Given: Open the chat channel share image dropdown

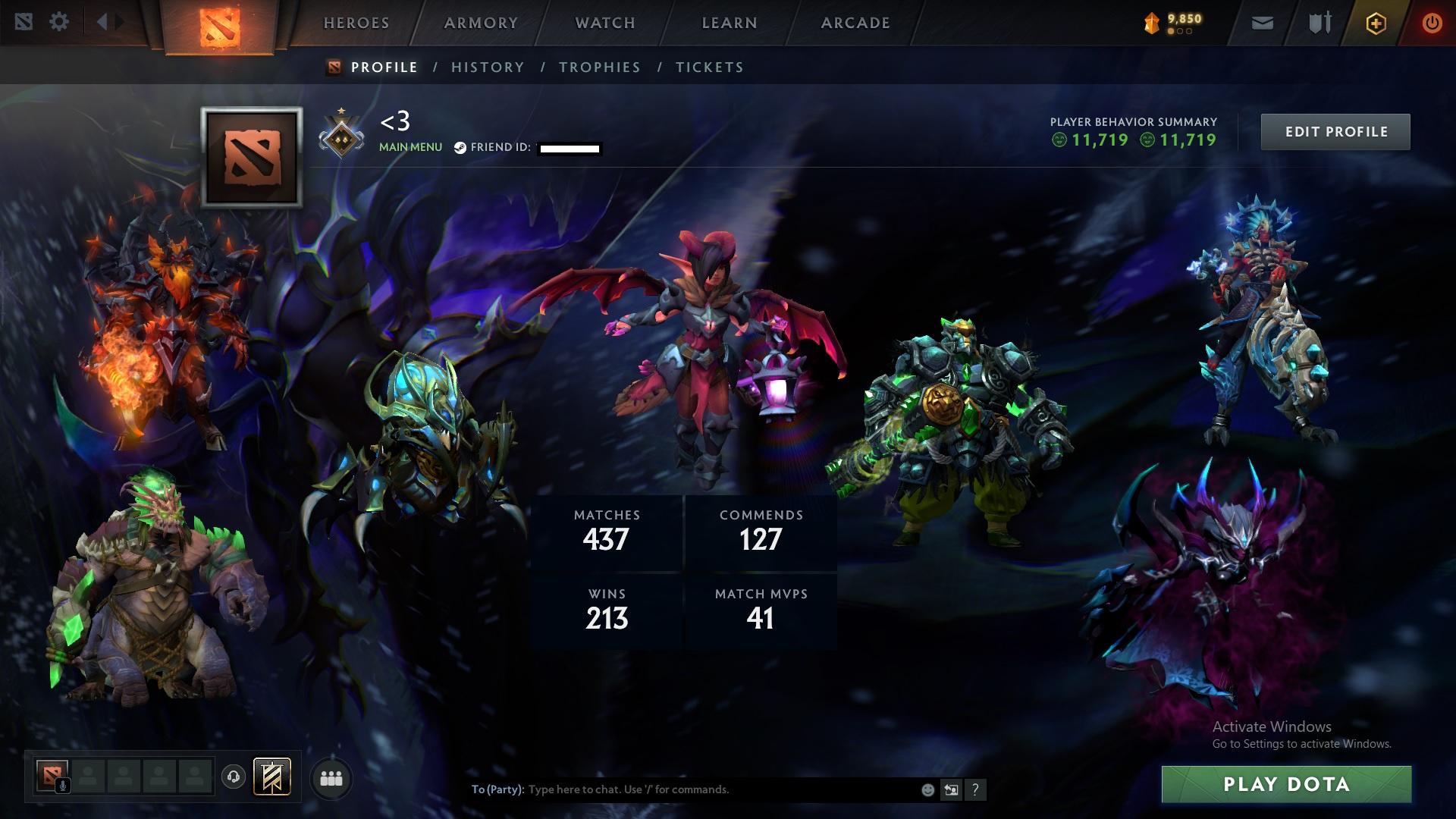Looking at the screenshot, I should (x=951, y=789).
